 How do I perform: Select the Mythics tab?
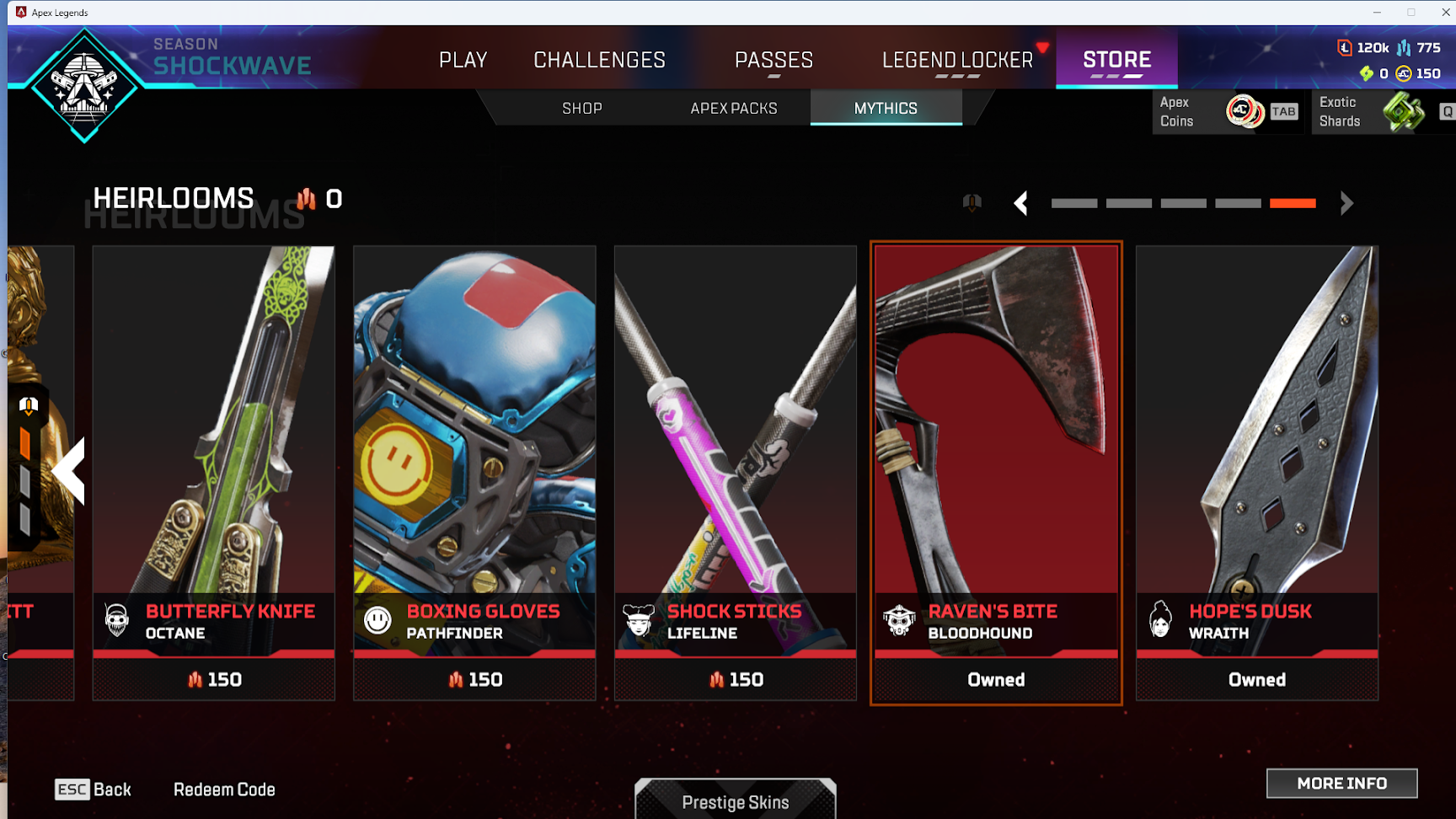click(886, 109)
